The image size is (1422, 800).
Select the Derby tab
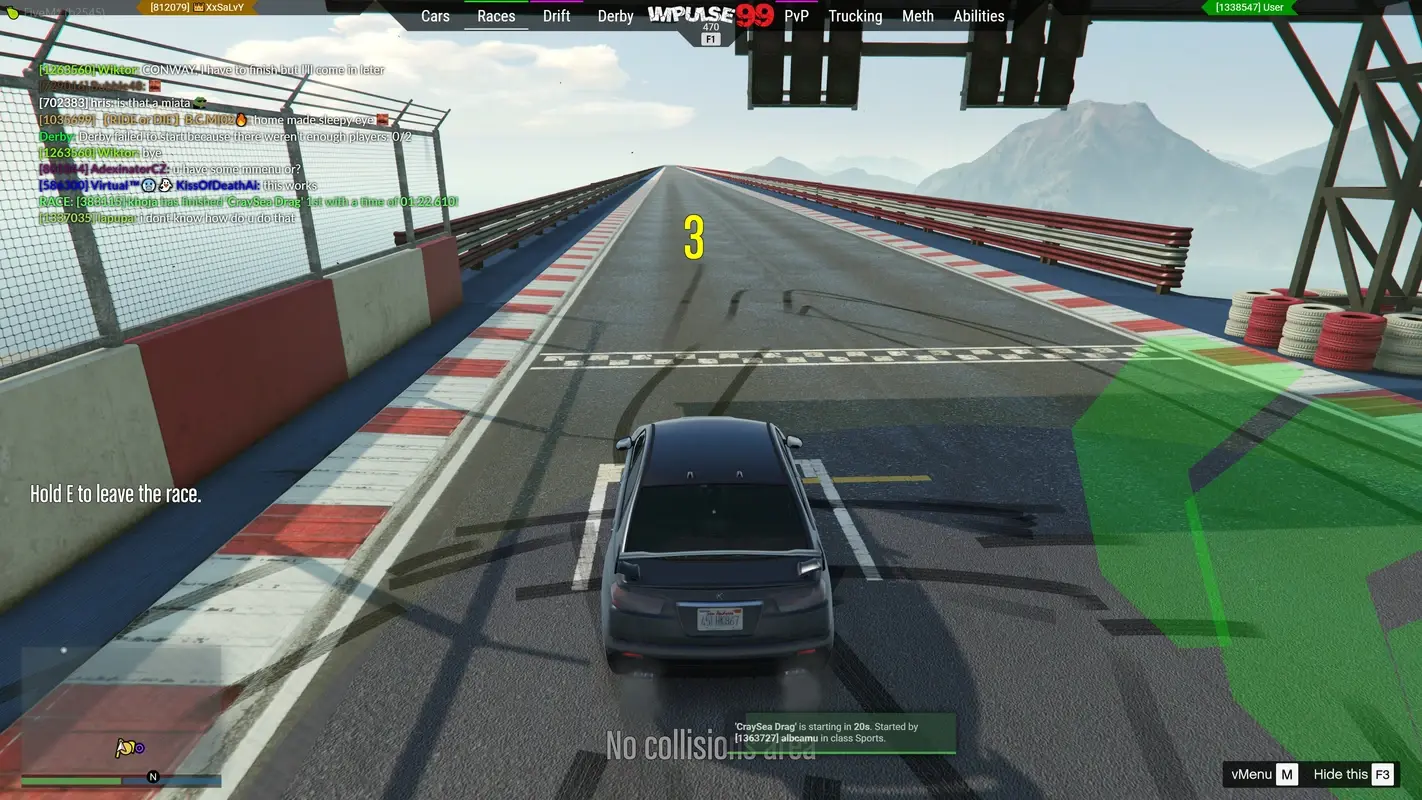[x=615, y=16]
